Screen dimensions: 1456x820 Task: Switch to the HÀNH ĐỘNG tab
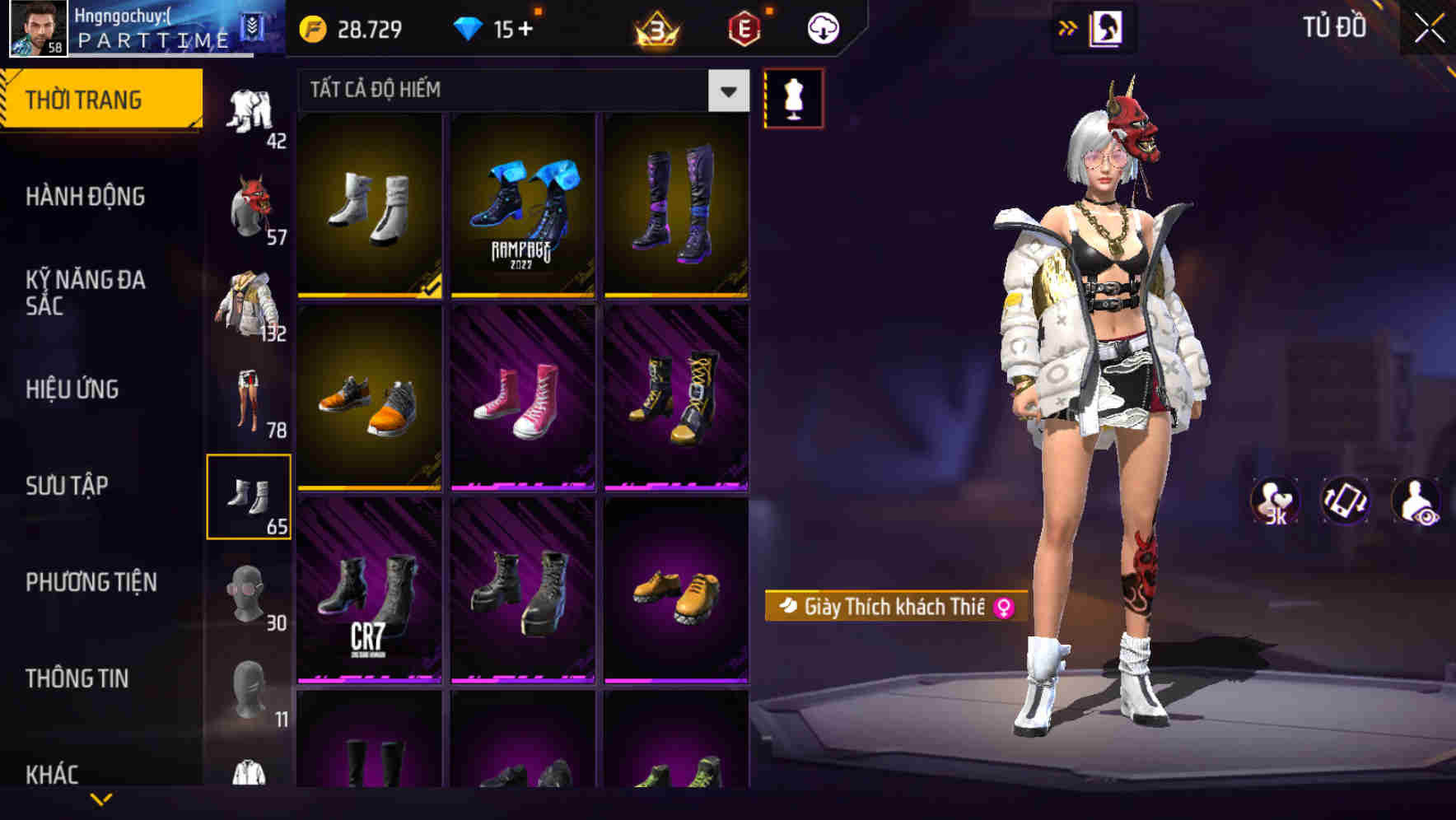pyautogui.click(x=86, y=198)
